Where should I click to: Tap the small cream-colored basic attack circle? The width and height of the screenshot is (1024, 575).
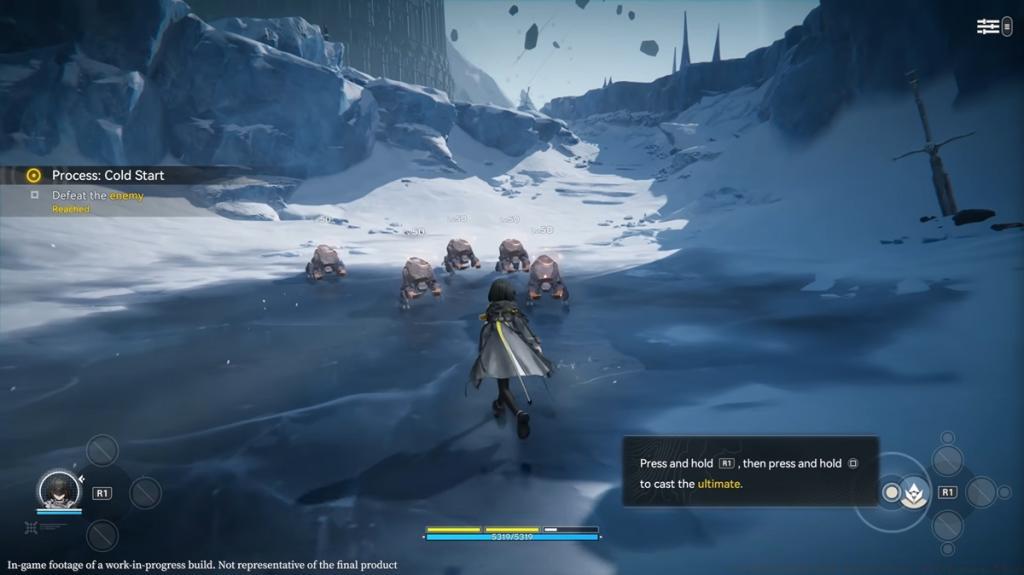click(x=890, y=493)
